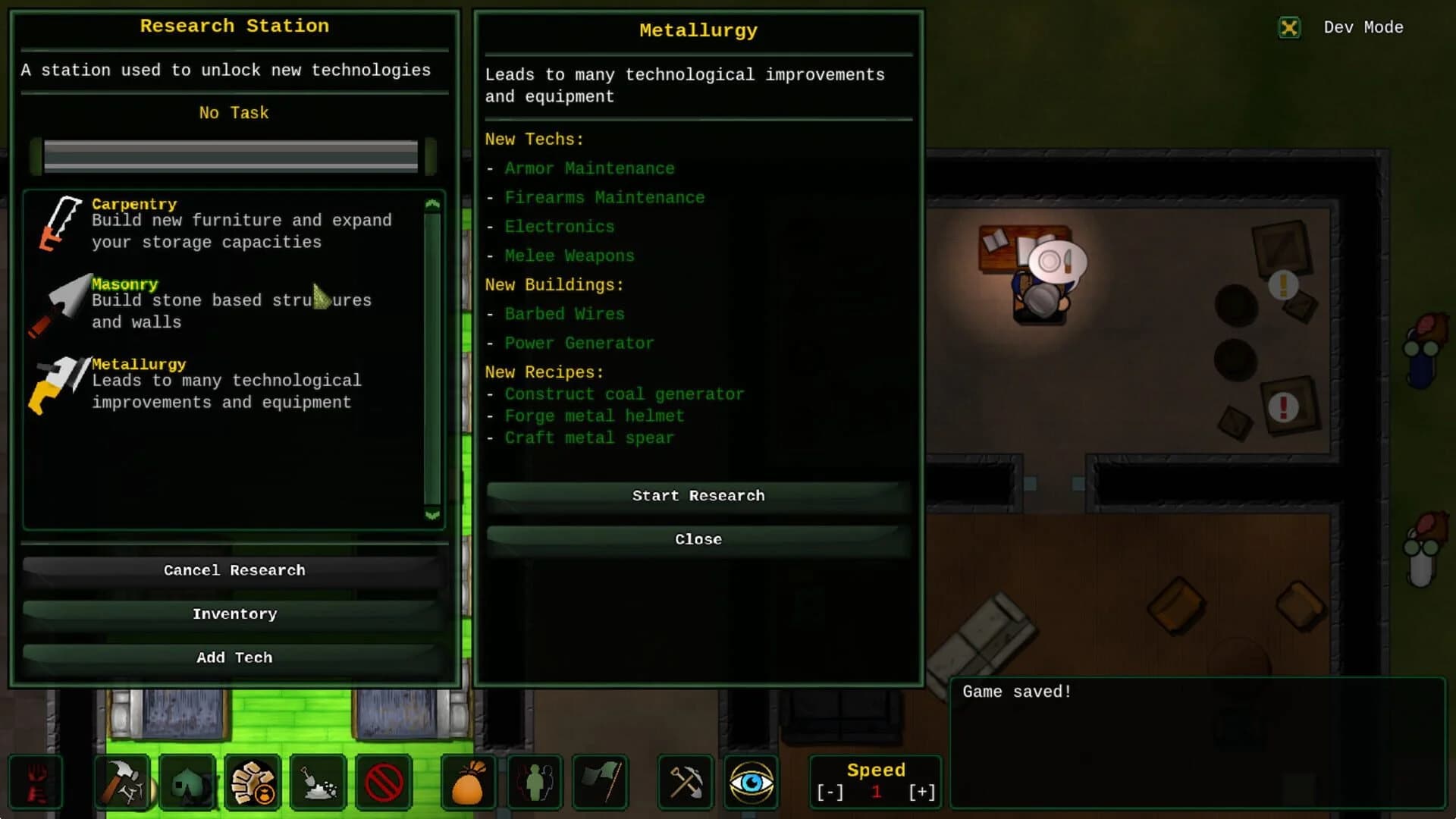Screen dimensions: 1456x819
Task: Disable Dev Mode checkbox
Action: click(x=1289, y=27)
